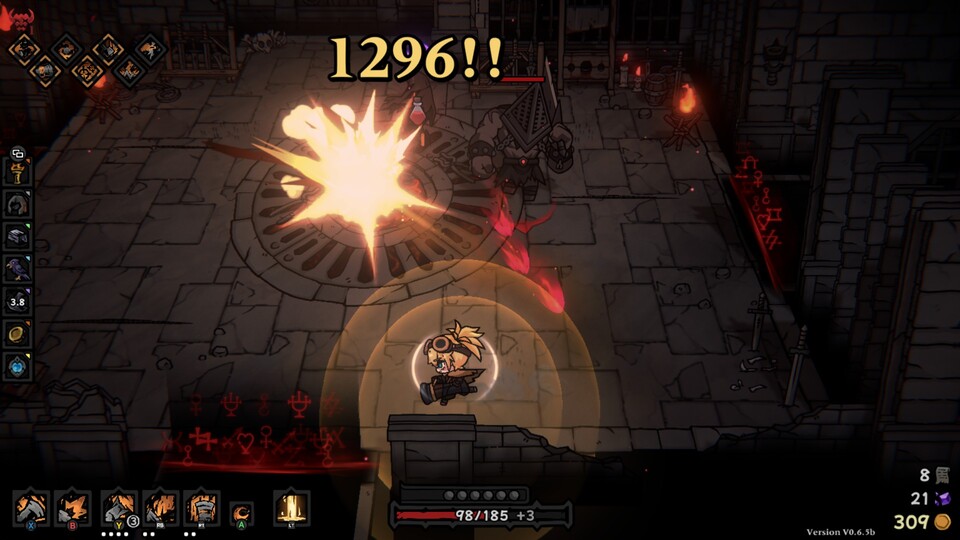Activate the B-bound flame skill icon
Viewport: 960px width, 540px height.
click(x=73, y=508)
